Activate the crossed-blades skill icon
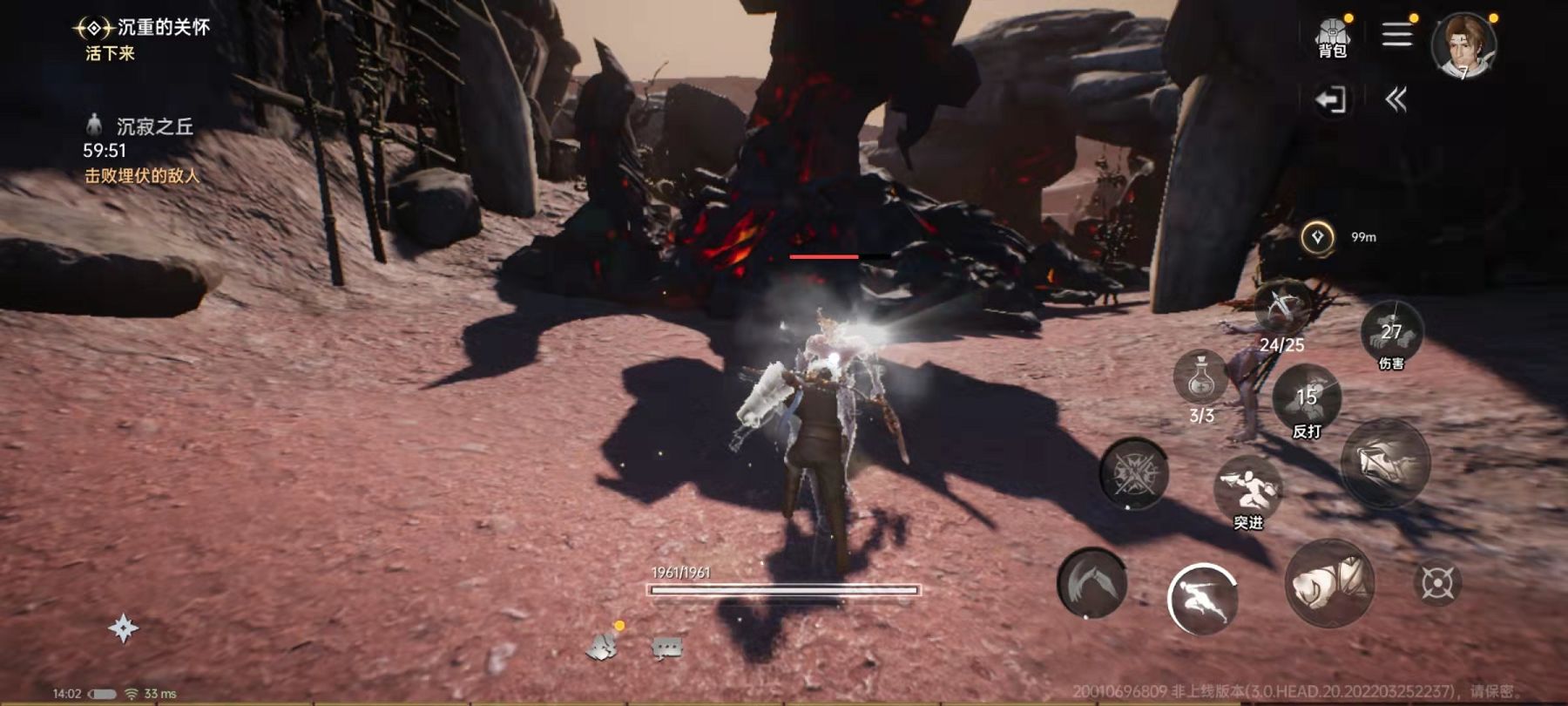 [1133, 473]
